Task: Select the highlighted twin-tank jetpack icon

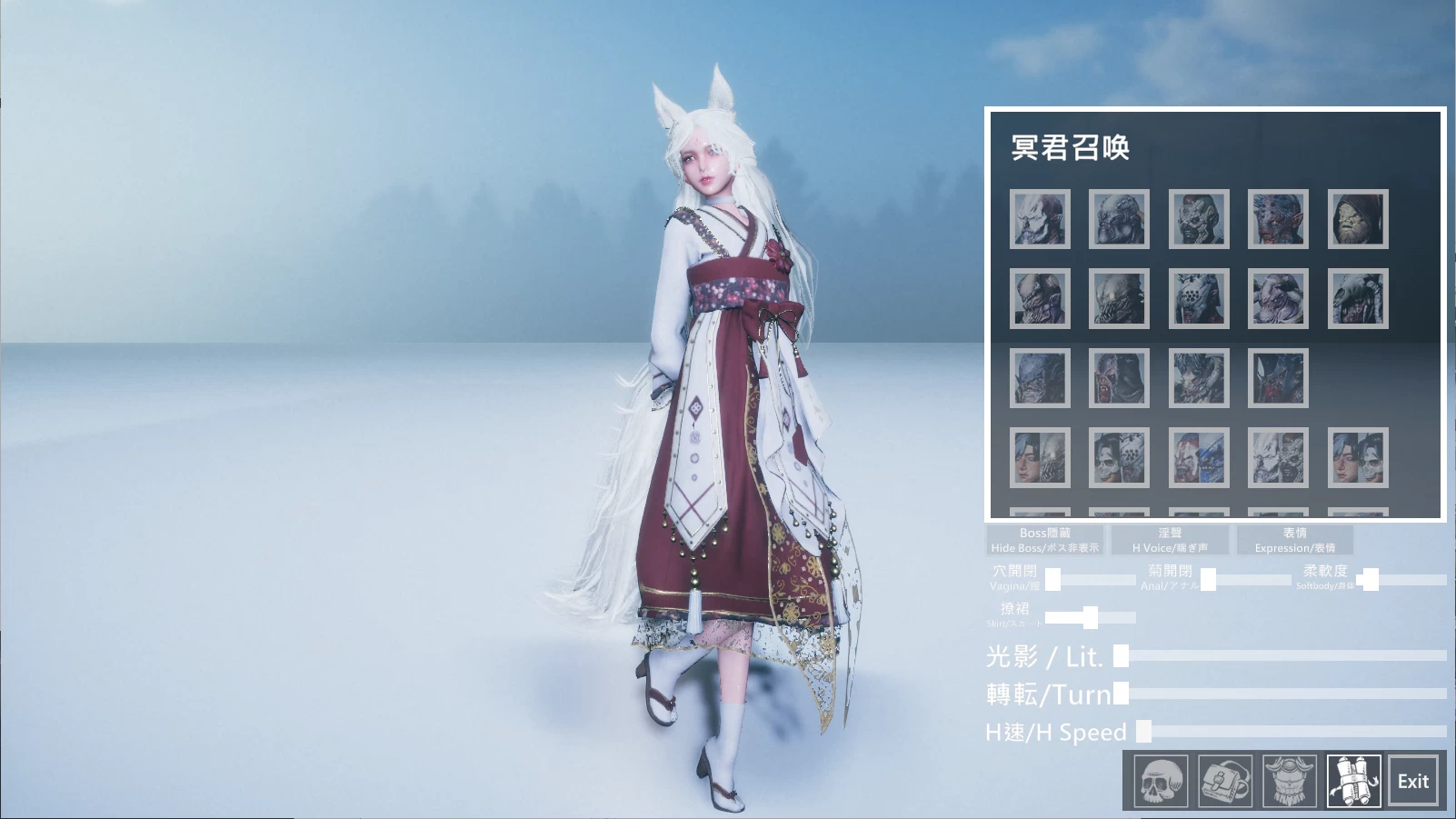Action: 1353,781
